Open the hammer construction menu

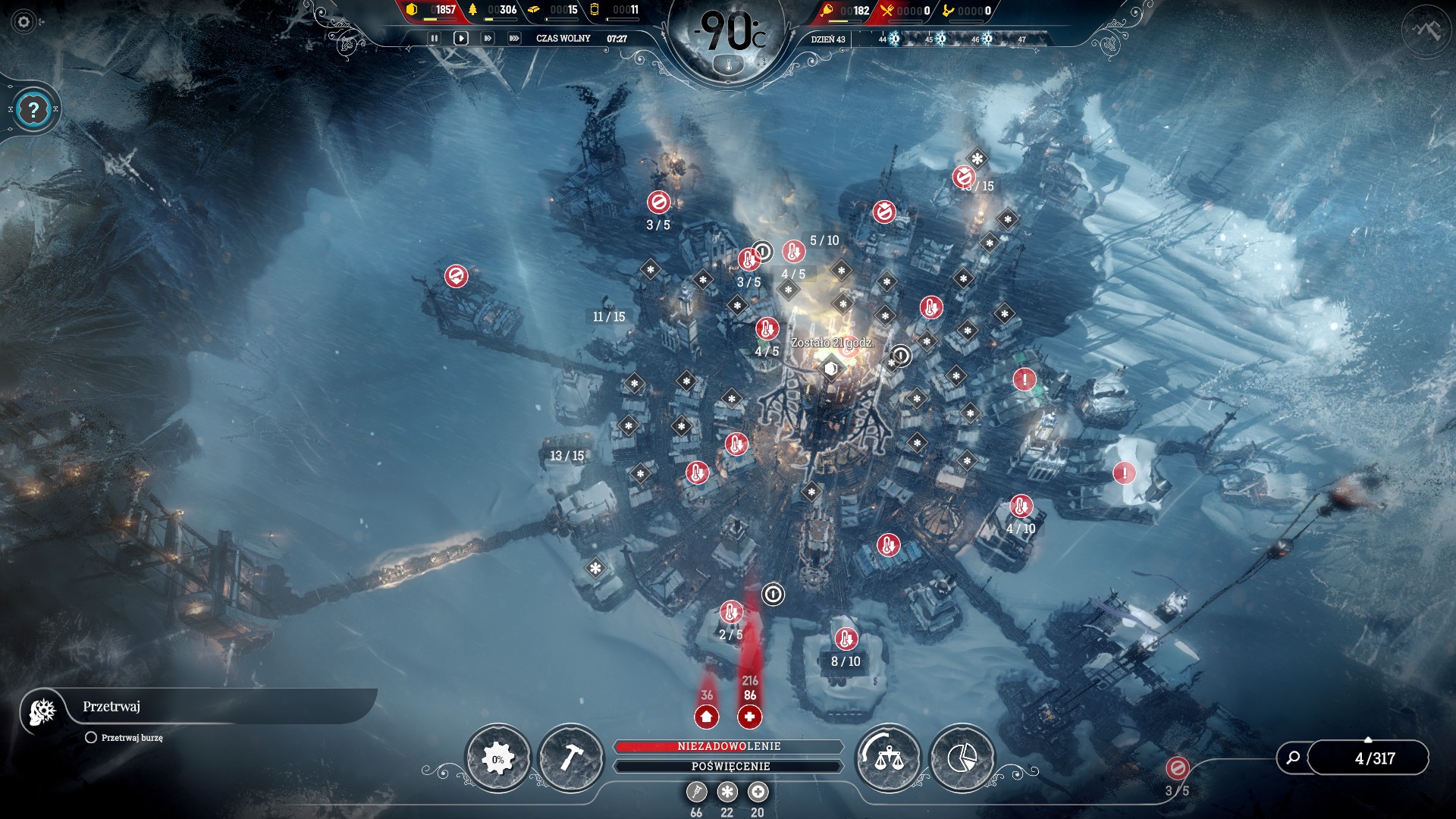pos(570,758)
